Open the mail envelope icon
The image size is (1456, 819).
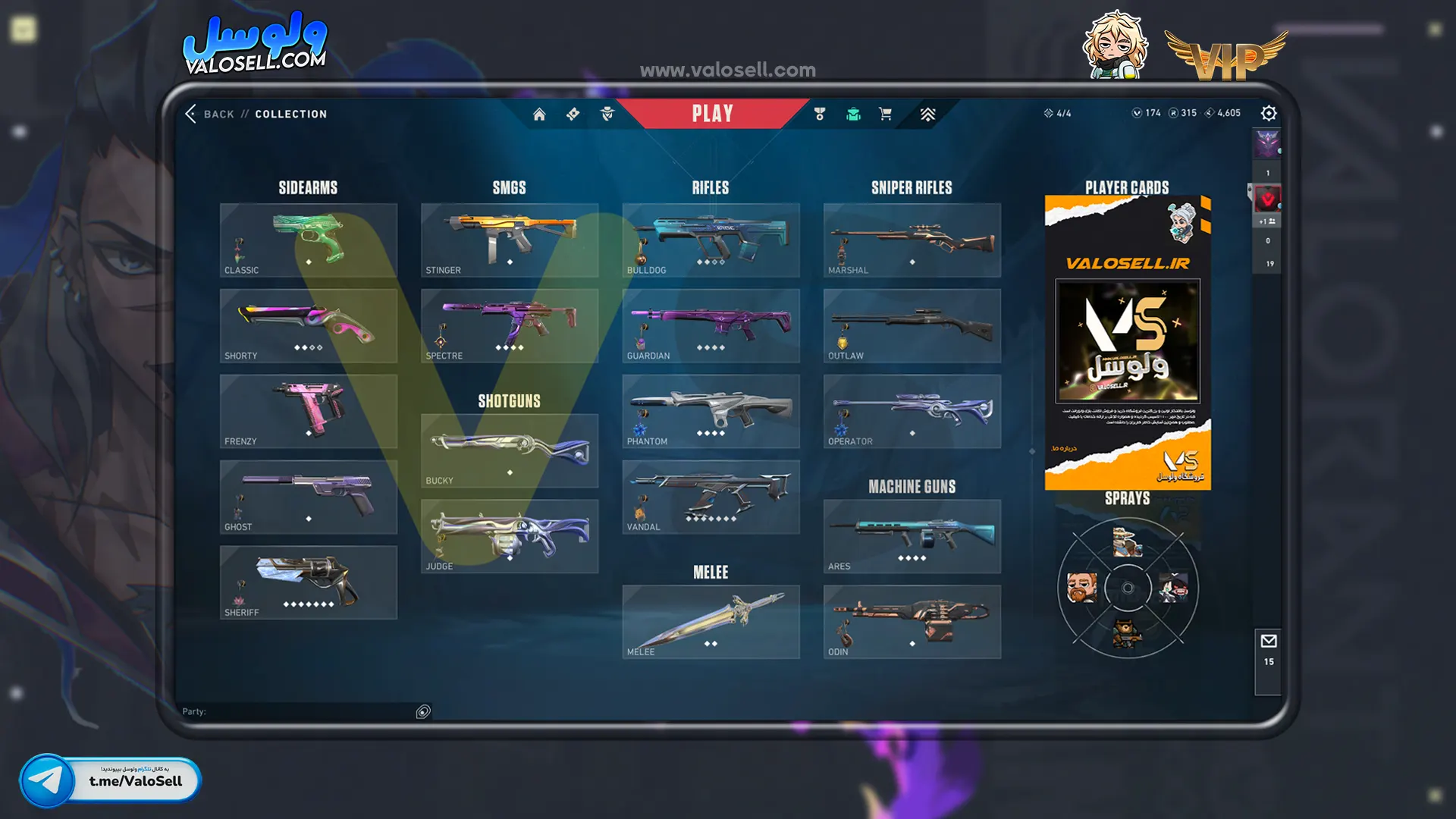[x=1269, y=642]
